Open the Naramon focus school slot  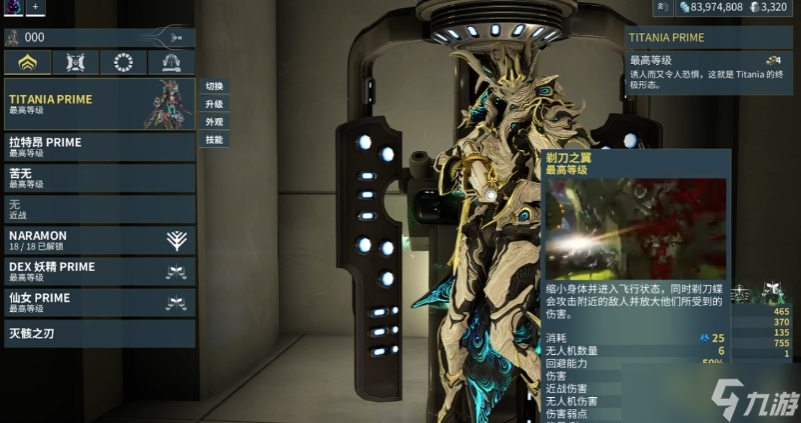click(x=100, y=240)
